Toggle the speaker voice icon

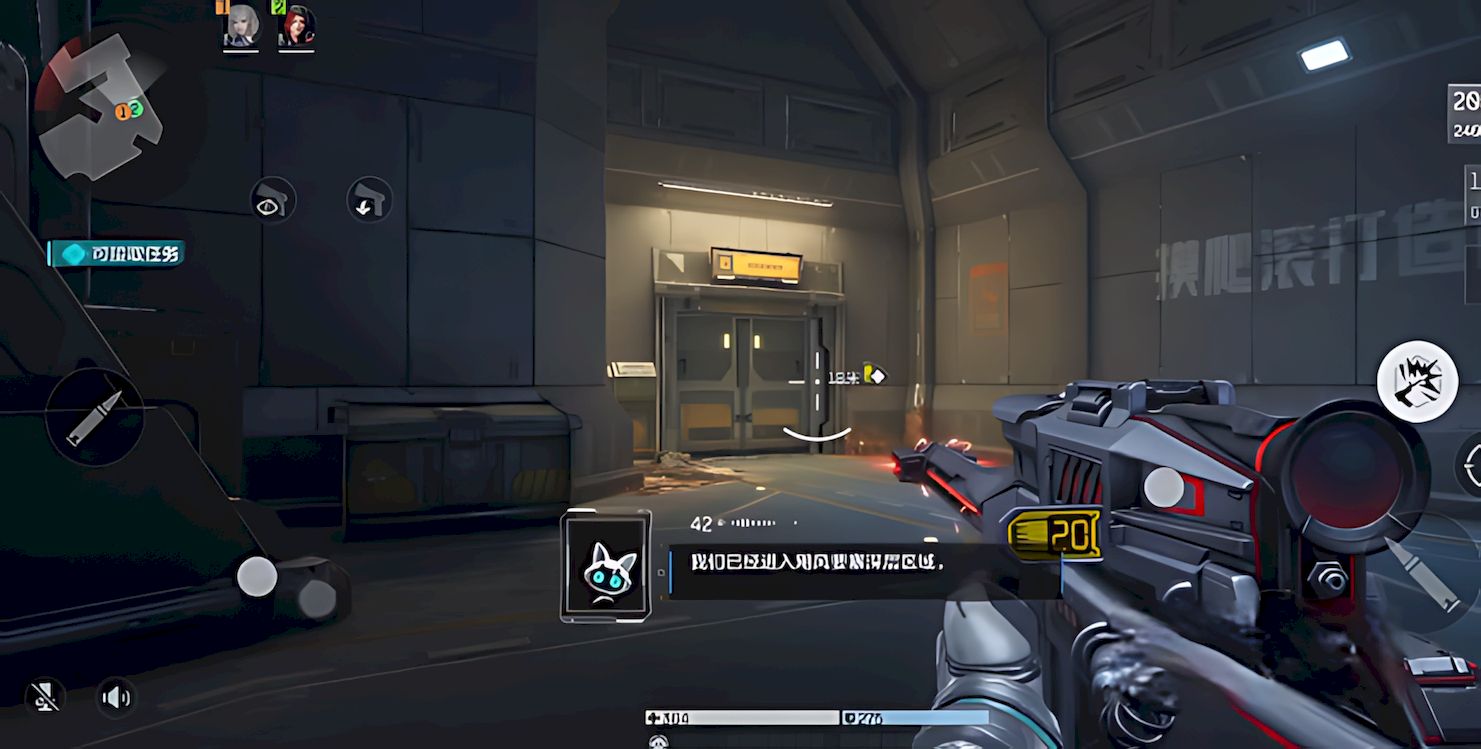click(116, 697)
